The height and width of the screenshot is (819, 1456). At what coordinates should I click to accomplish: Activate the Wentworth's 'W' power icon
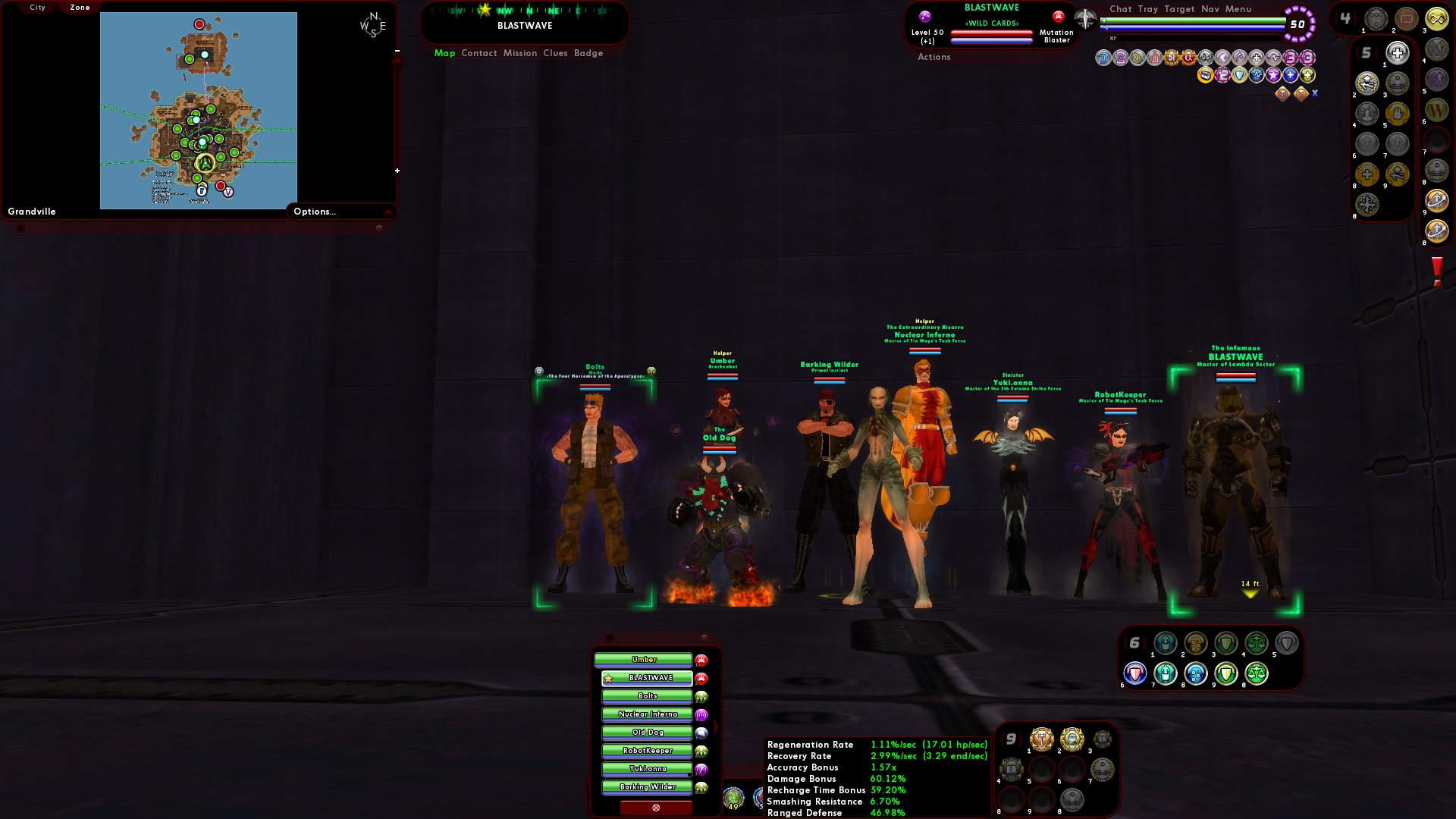pyautogui.click(x=1436, y=112)
